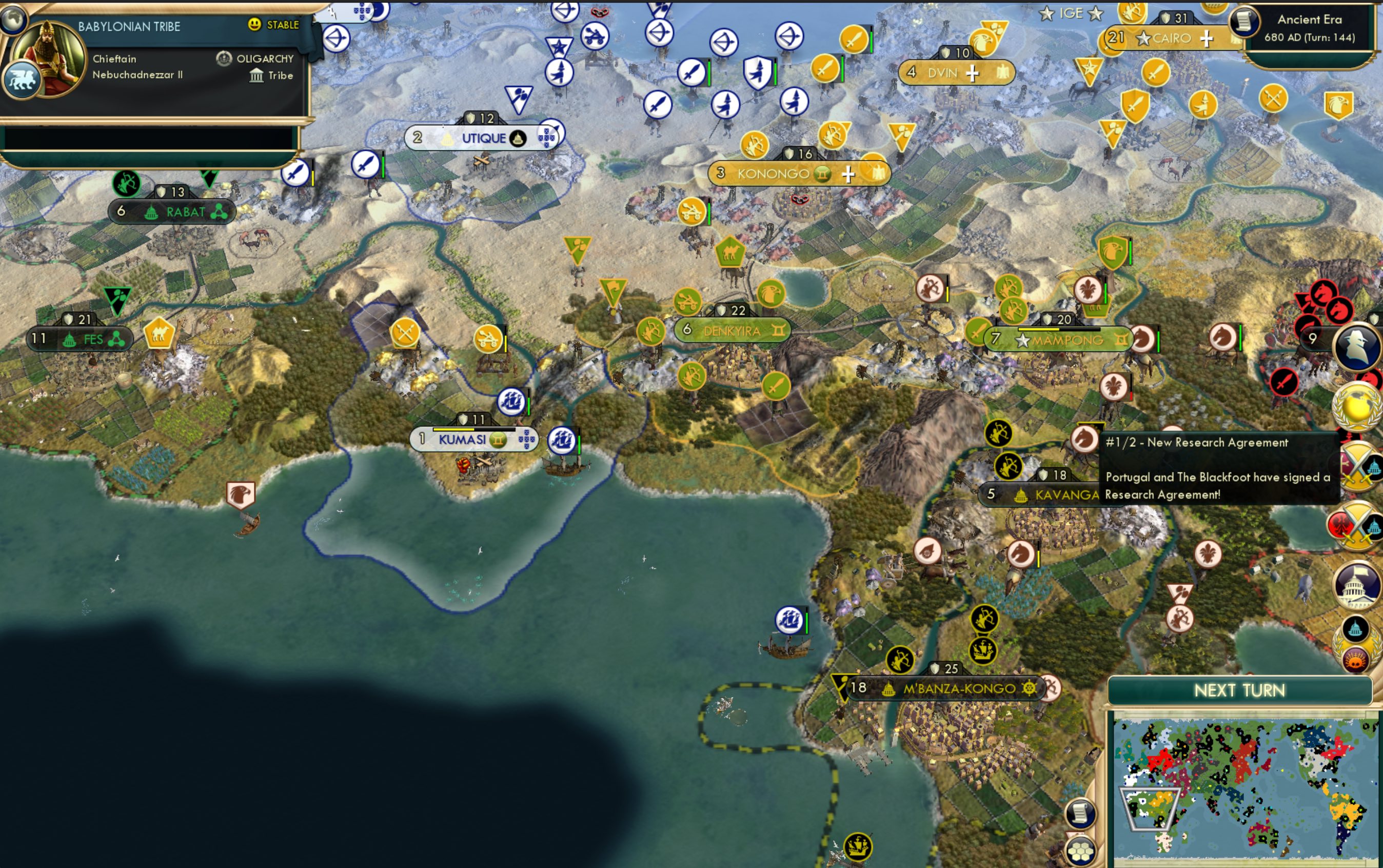The width and height of the screenshot is (1383, 868).
Task: Select the Kumasi city banner
Action: 471,439
